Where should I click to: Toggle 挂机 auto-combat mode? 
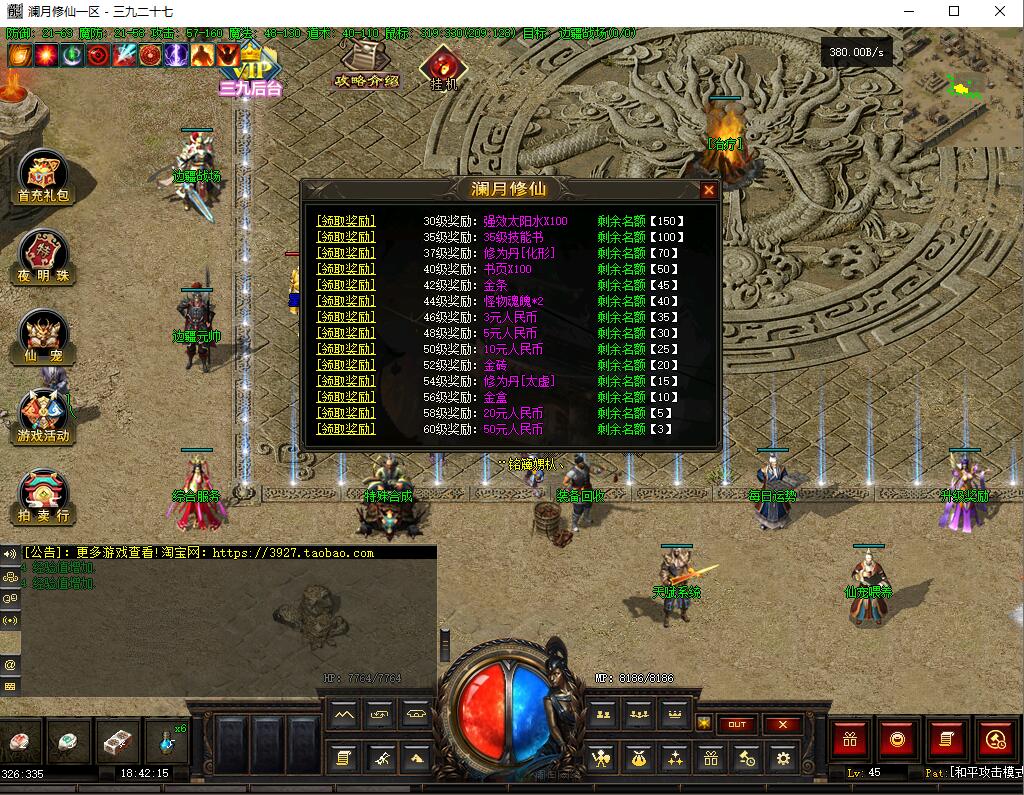pos(442,68)
